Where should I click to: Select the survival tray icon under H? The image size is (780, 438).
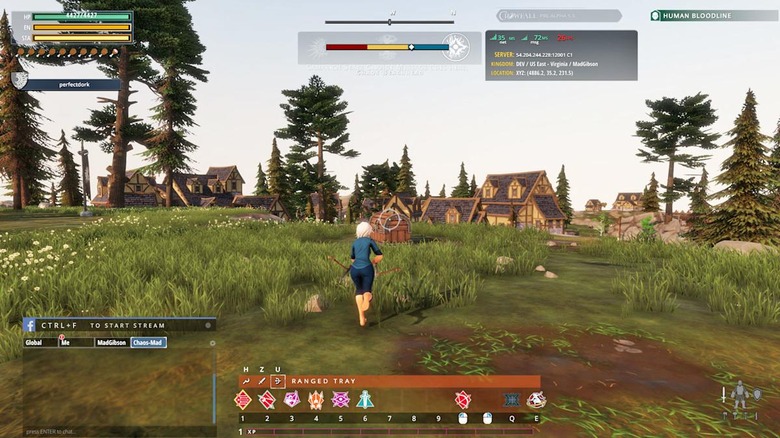click(246, 381)
